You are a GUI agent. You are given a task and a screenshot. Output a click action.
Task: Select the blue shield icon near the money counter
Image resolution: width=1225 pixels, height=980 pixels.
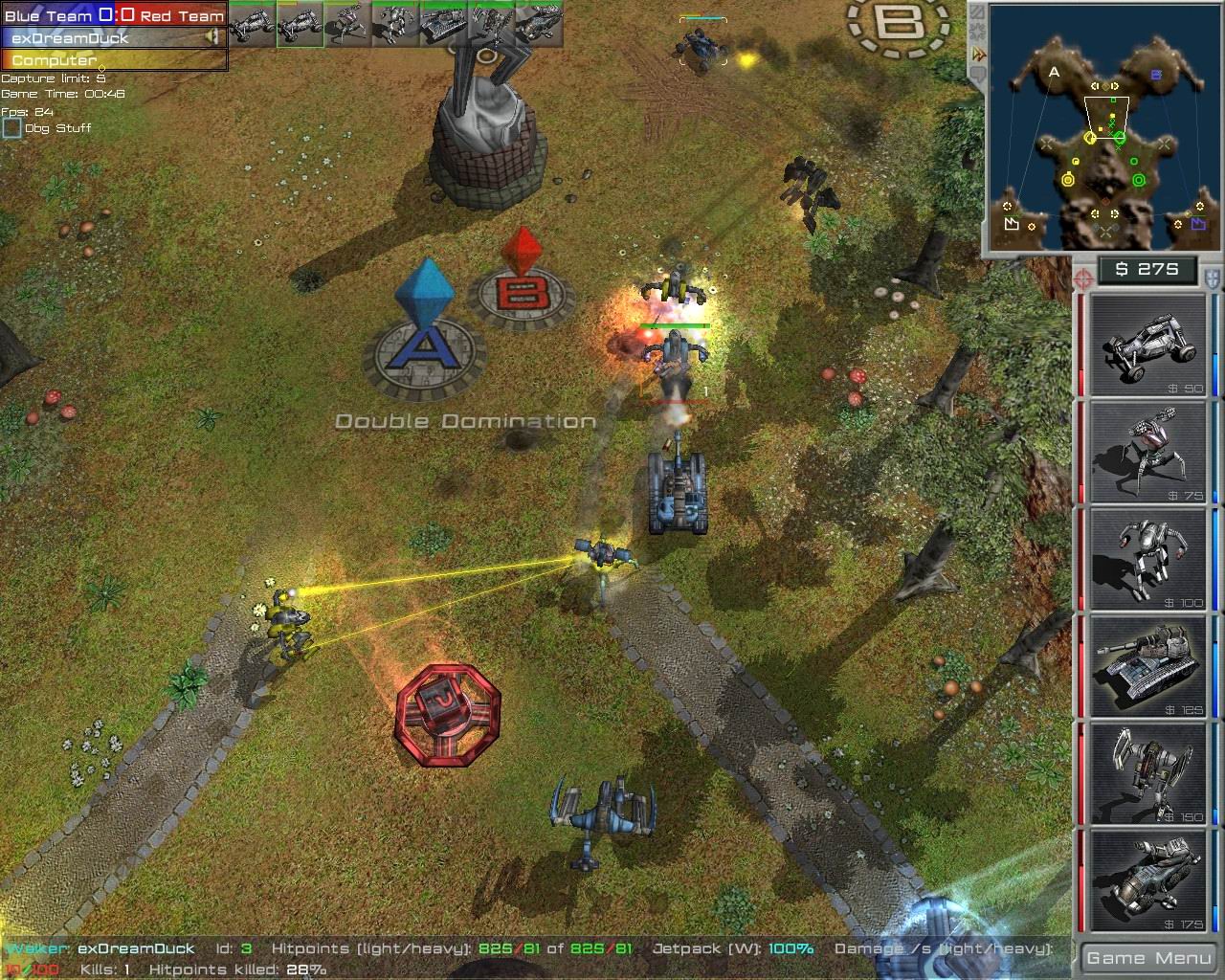1210,278
